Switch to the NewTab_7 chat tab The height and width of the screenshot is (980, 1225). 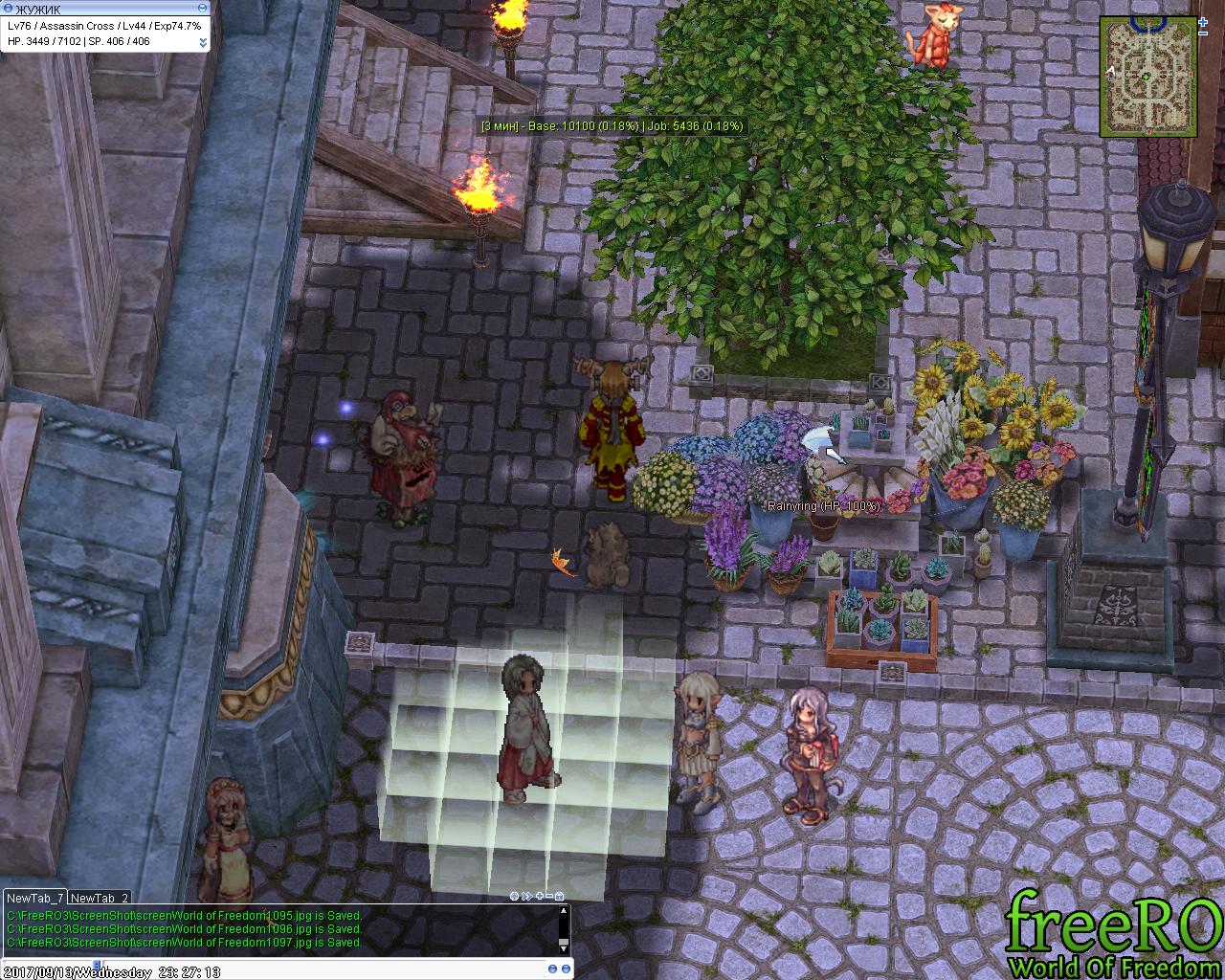point(35,898)
